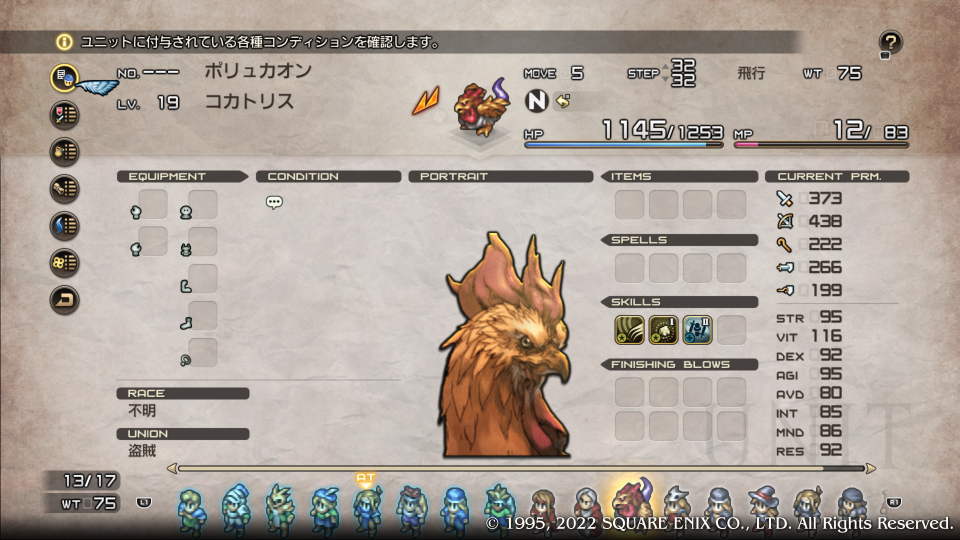Choose the witch-hat unit in the roster
The image size is (960, 540).
[763, 506]
